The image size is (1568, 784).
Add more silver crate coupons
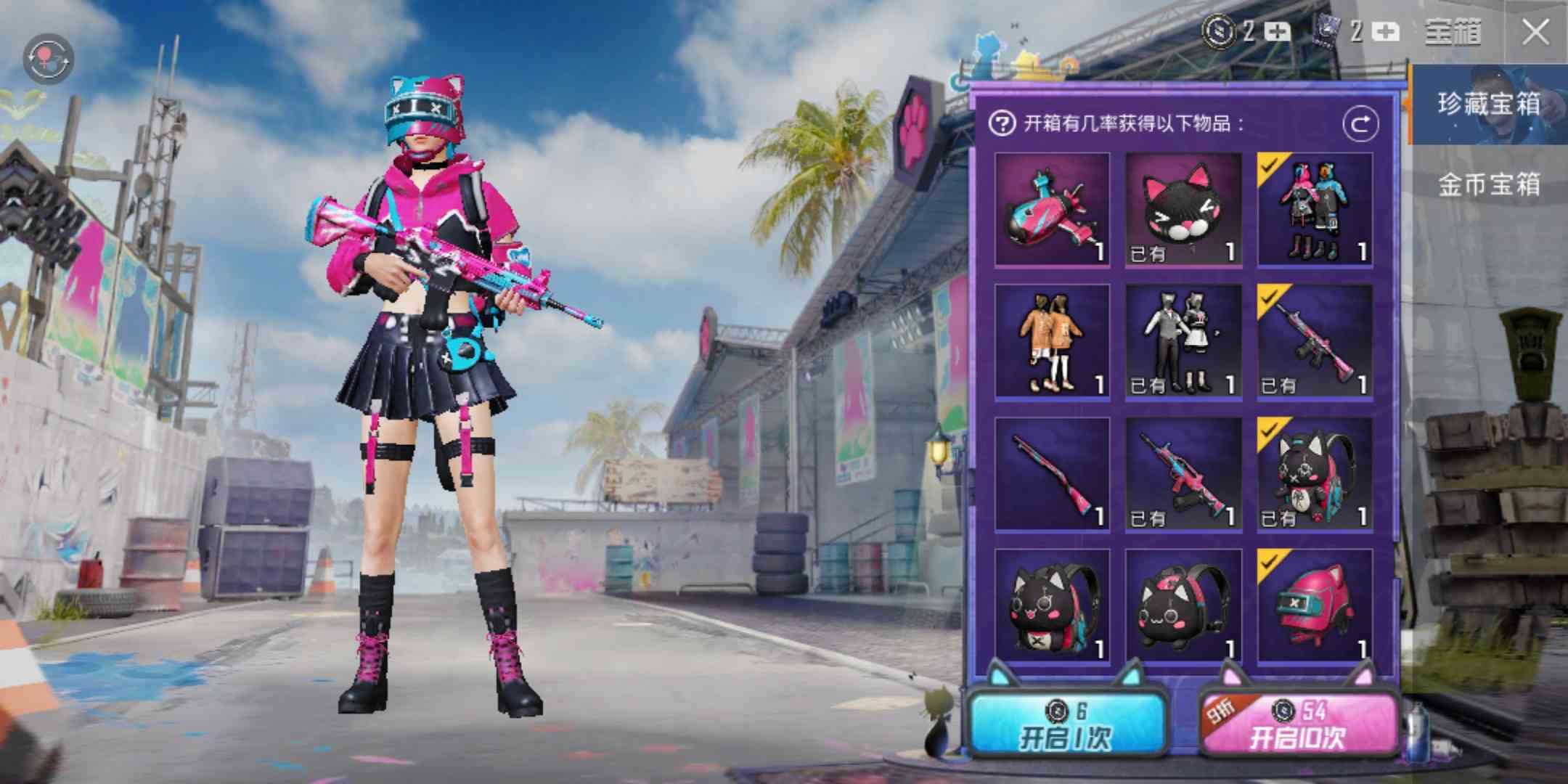click(x=1278, y=32)
